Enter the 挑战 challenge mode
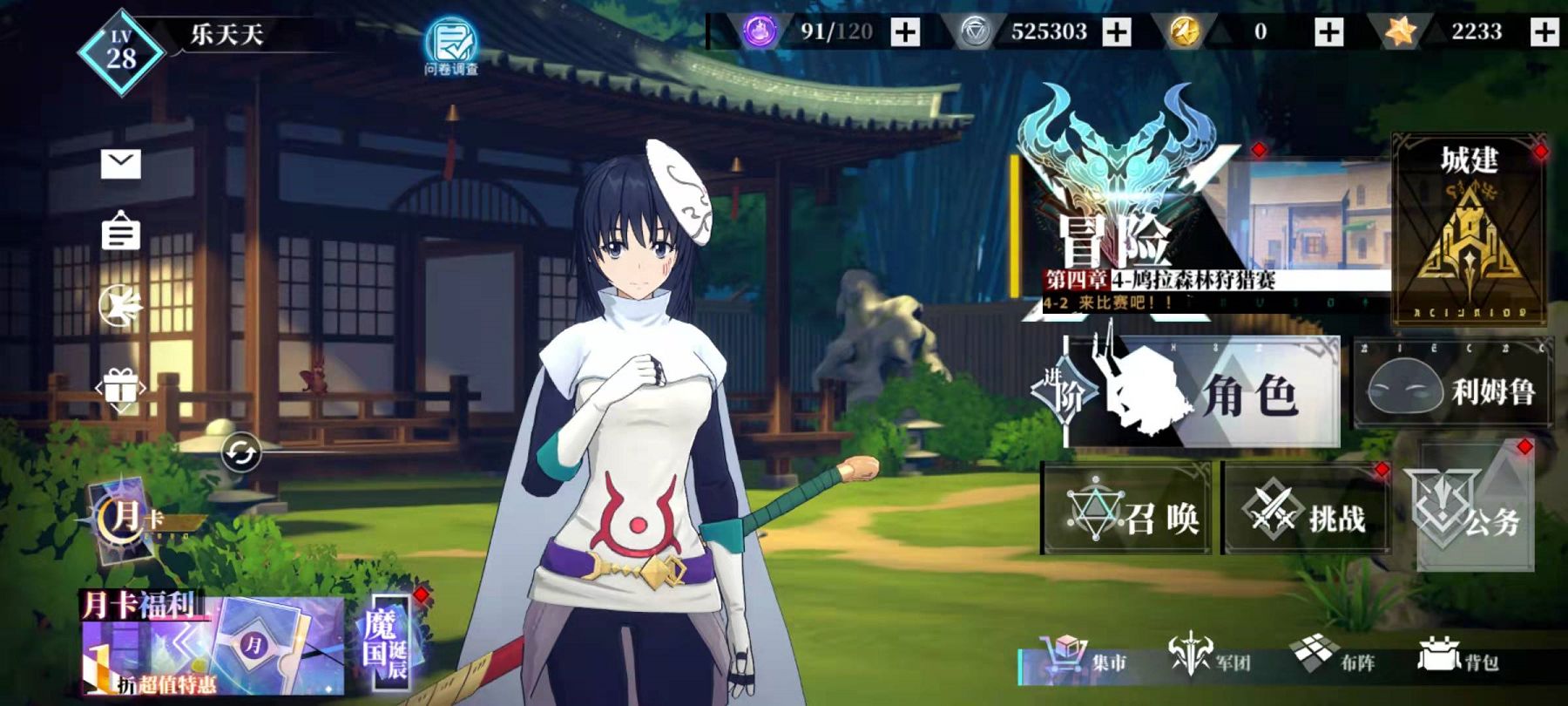The height and width of the screenshot is (706, 1568). point(1307,510)
